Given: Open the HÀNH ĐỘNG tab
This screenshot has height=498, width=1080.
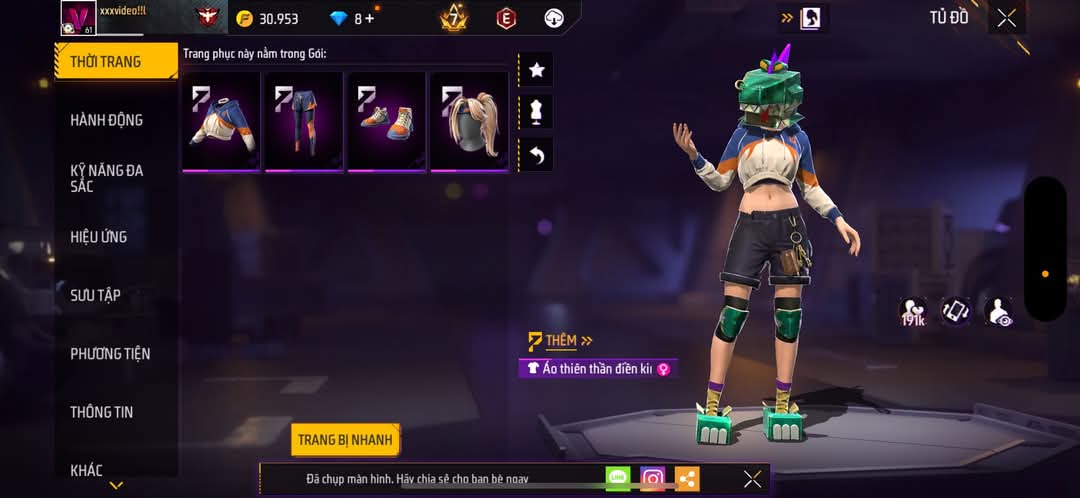Looking at the screenshot, I should [106, 120].
